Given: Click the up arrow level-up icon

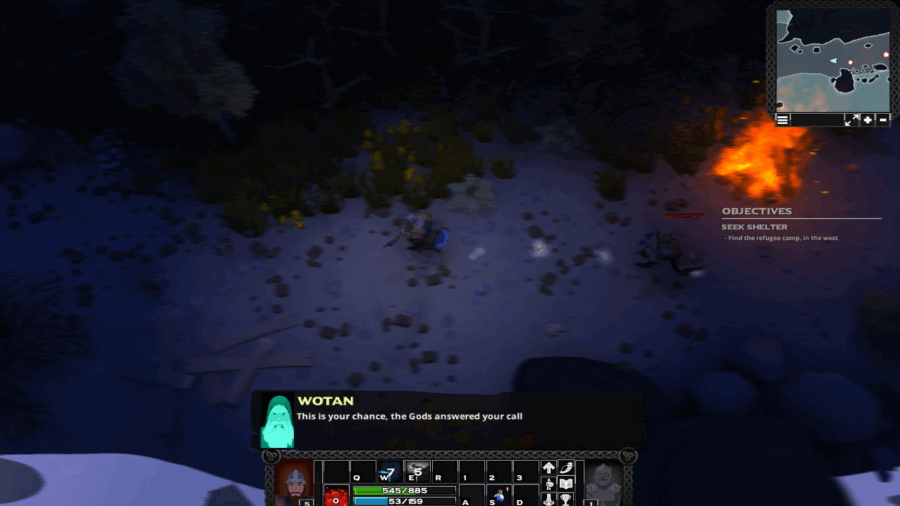Looking at the screenshot, I should [x=549, y=468].
